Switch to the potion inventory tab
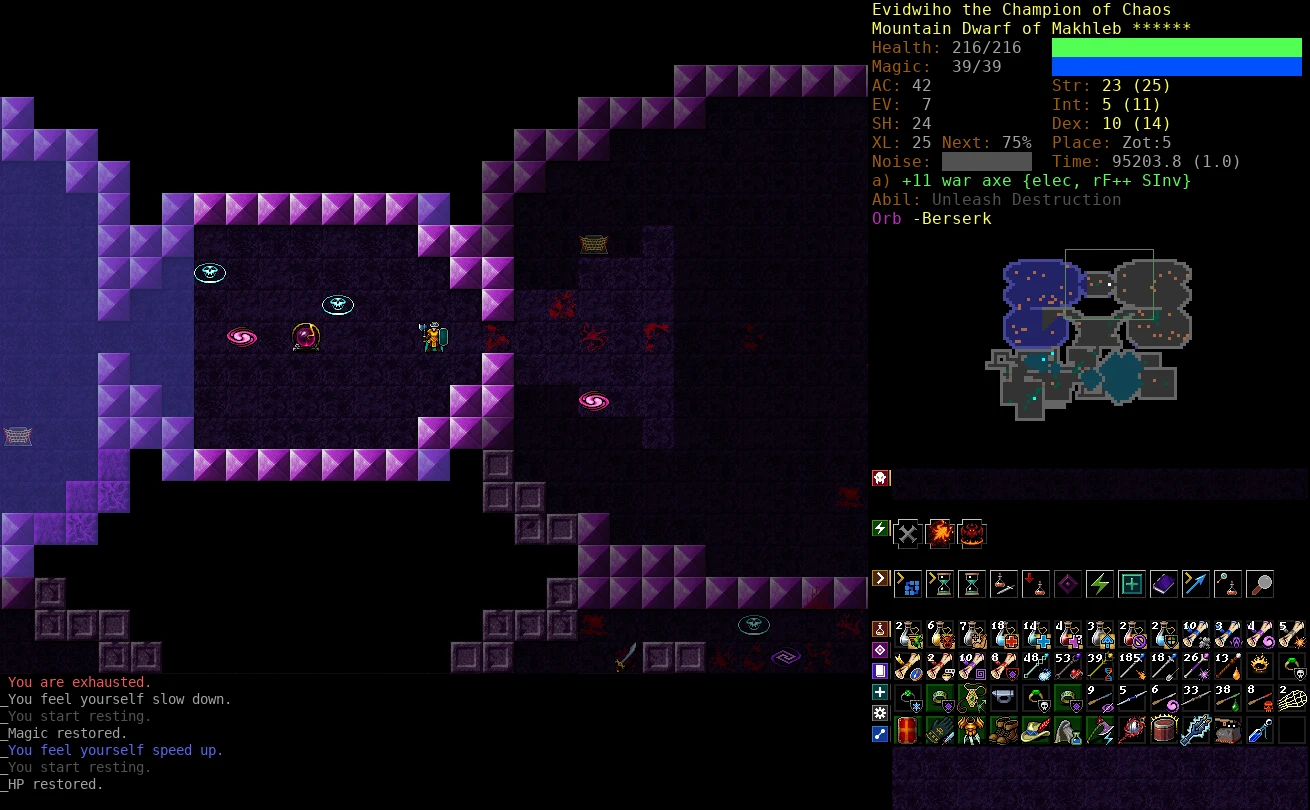 [881, 629]
